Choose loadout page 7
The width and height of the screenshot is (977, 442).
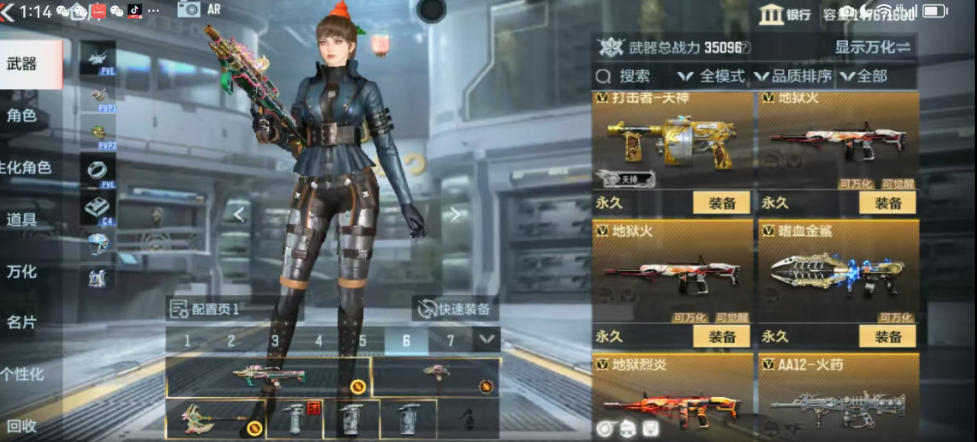450,341
